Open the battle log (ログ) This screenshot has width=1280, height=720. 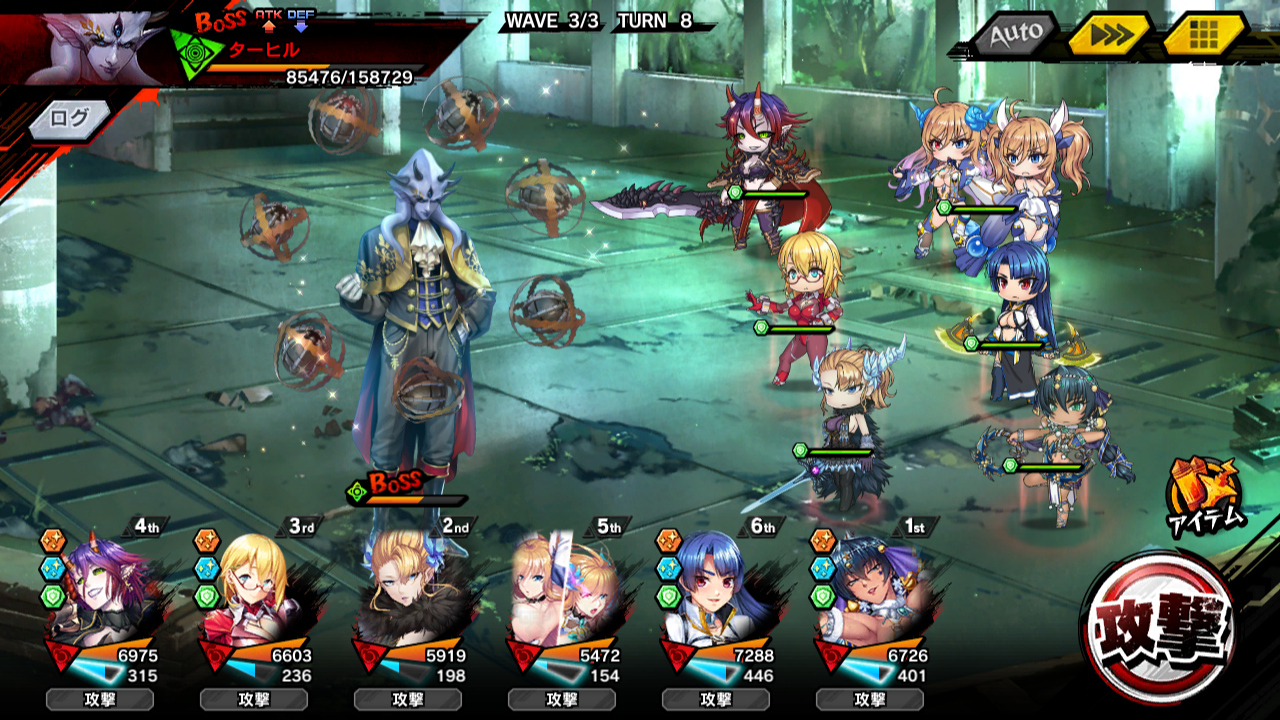(70, 118)
